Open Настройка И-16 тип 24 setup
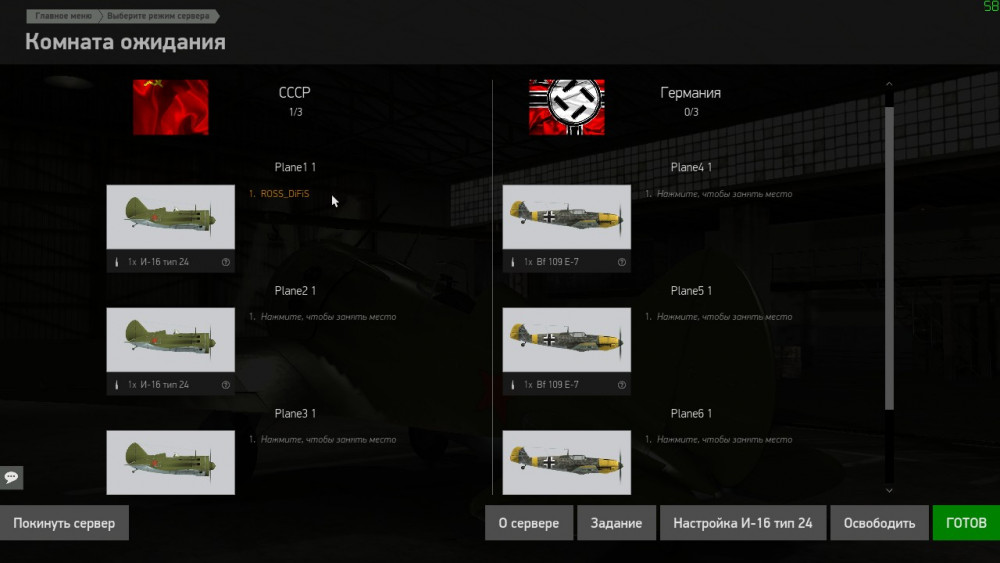 point(742,523)
